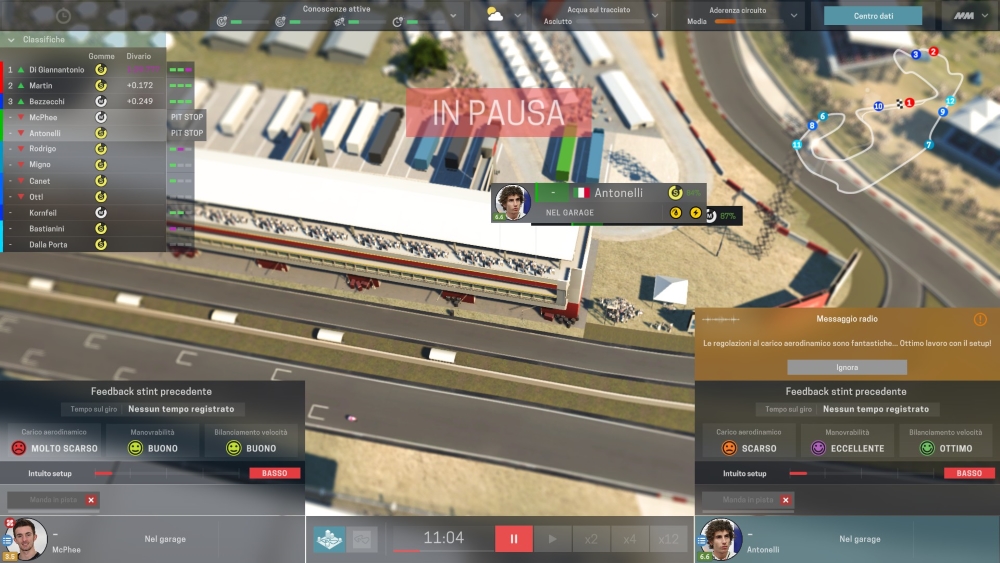This screenshot has width=1000, height=563.
Task: Cancel Antonelli's Manda in pista order
Action: 786,500
